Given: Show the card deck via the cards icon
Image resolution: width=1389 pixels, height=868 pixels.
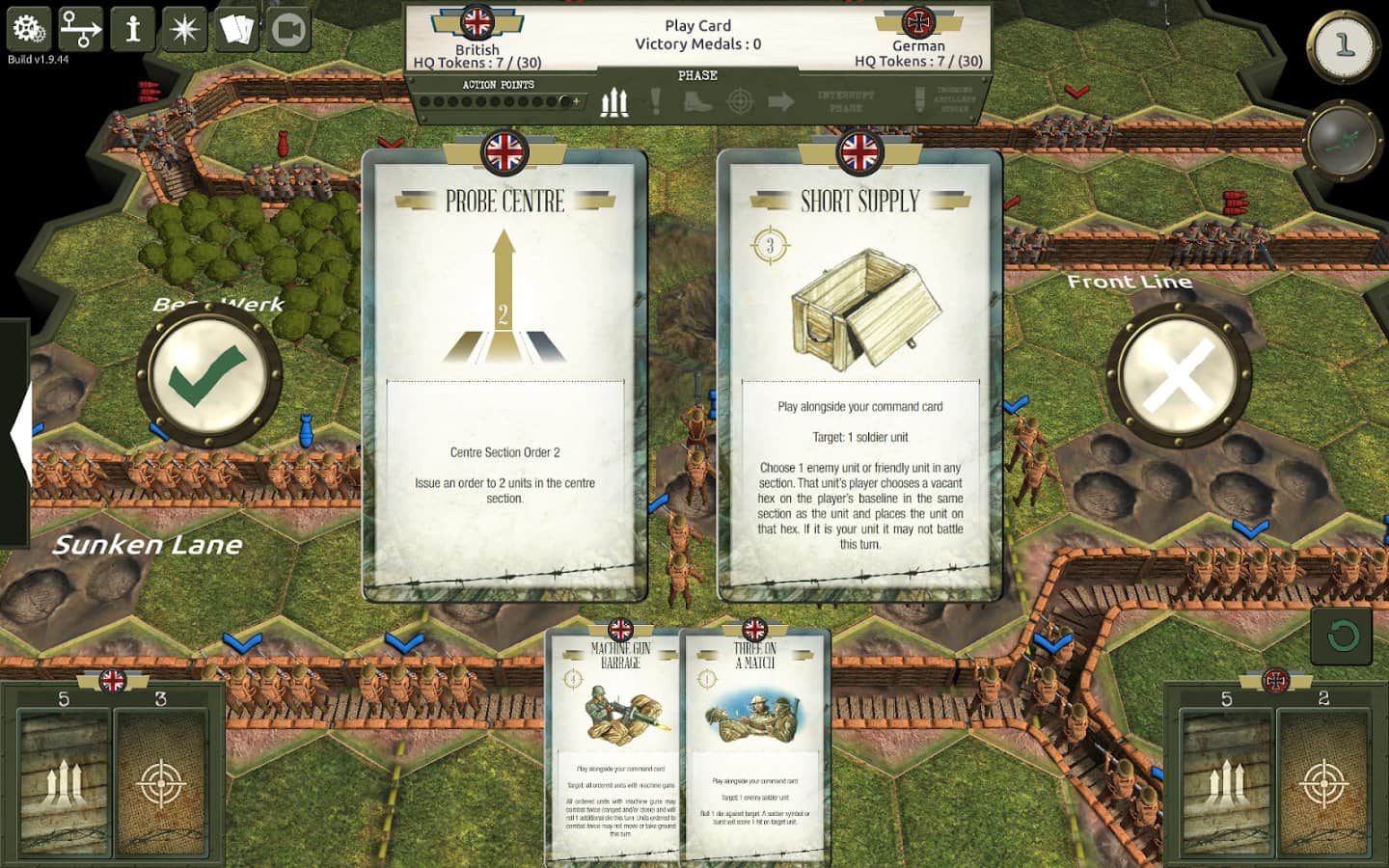Looking at the screenshot, I should tap(236, 29).
